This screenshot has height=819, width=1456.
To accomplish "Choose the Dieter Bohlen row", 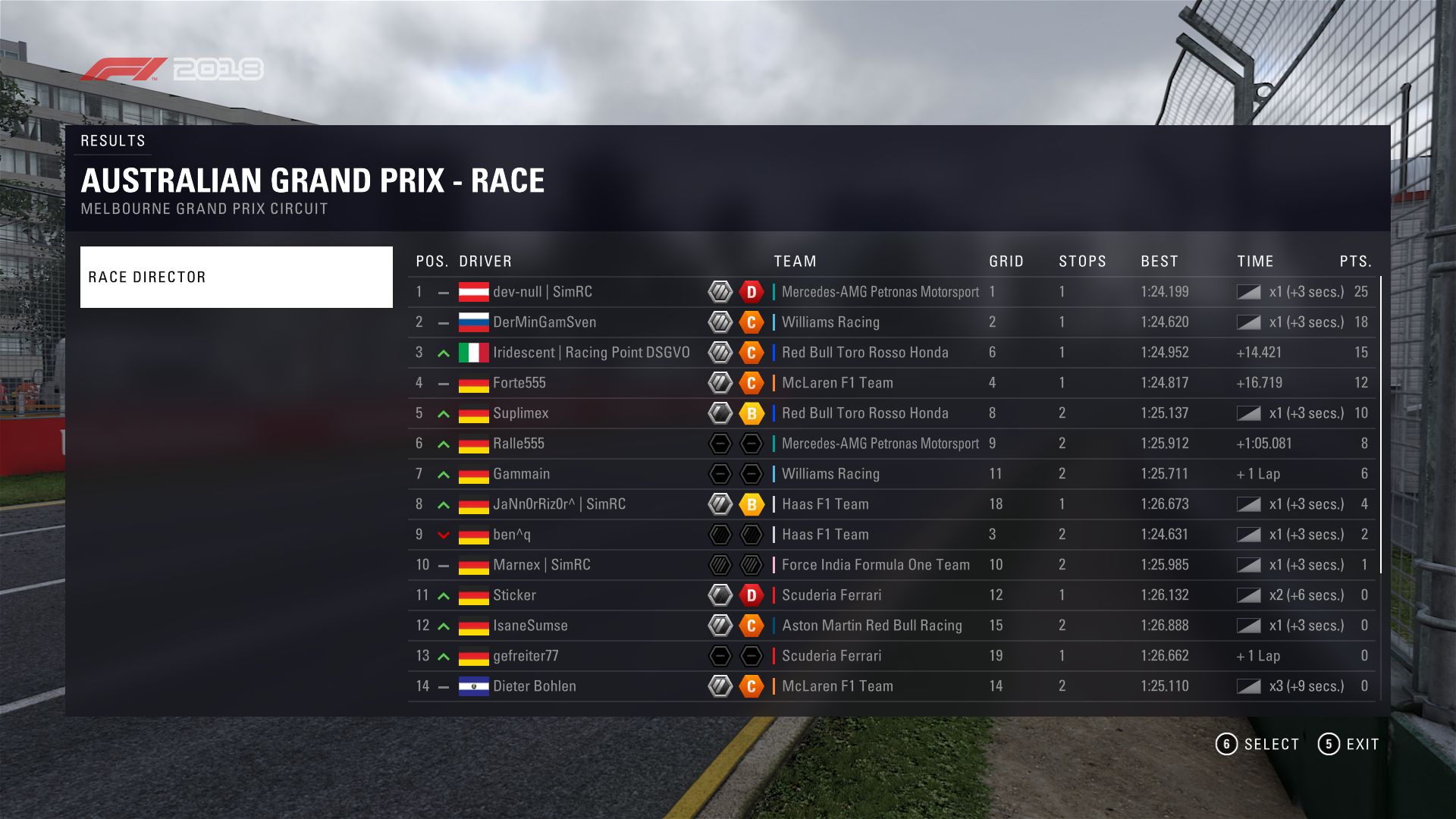I will [535, 686].
